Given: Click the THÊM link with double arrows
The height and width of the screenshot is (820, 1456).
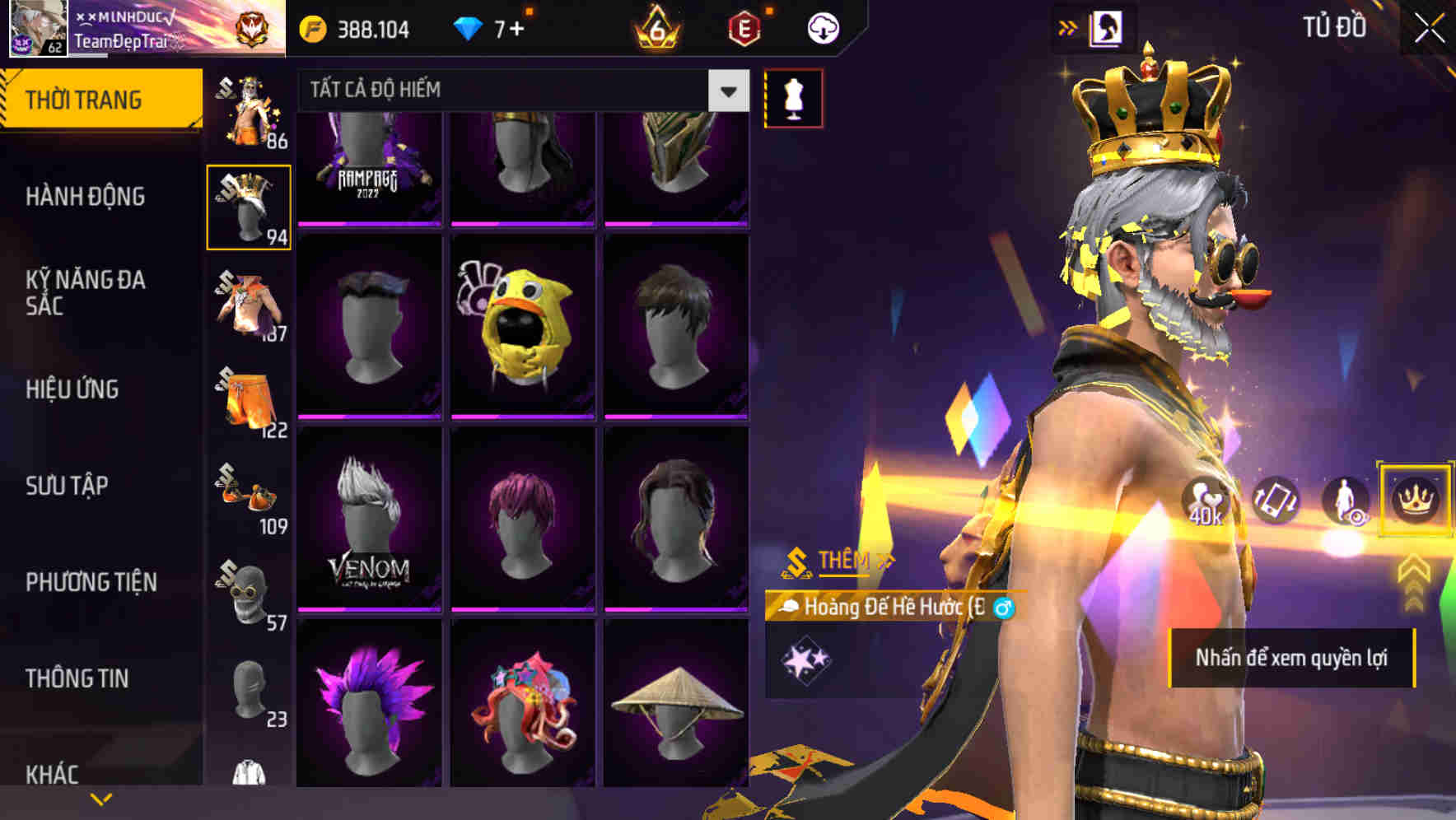Looking at the screenshot, I should 842,560.
